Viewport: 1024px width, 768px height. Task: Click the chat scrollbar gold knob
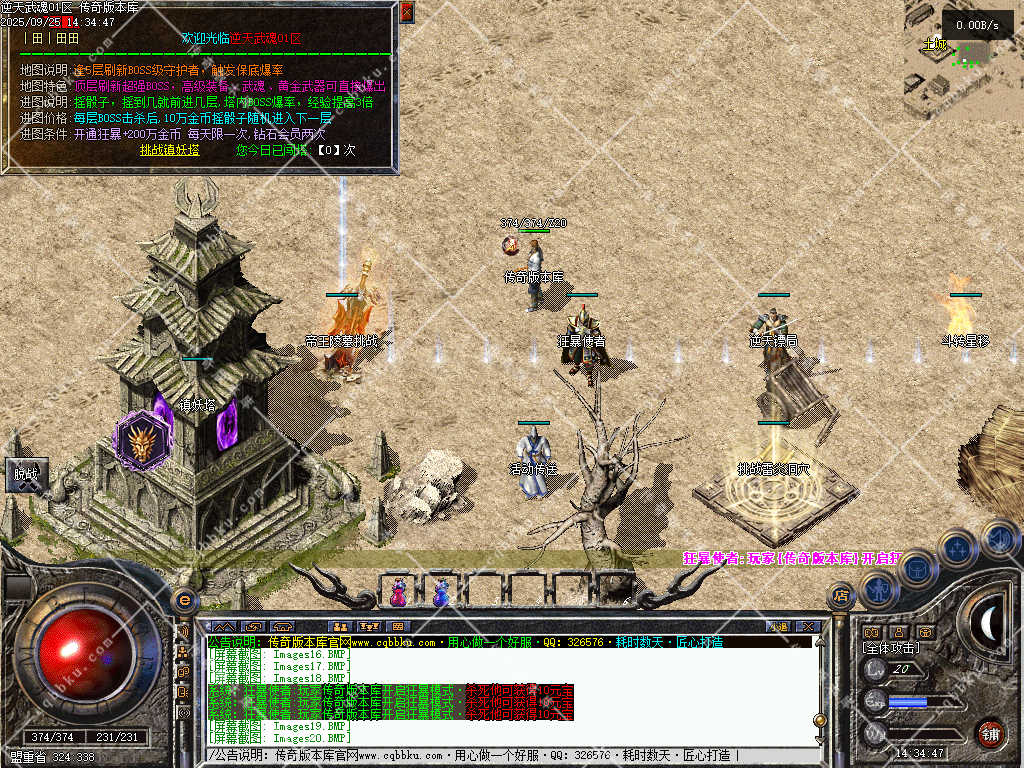[x=820, y=719]
